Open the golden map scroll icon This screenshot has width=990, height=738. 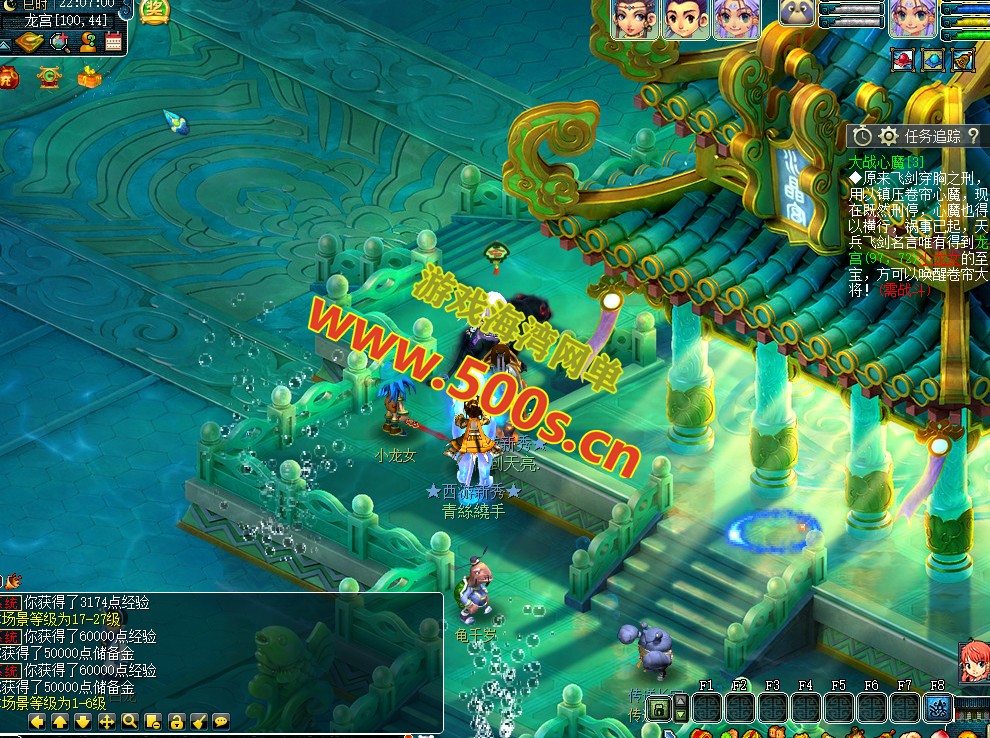31,42
